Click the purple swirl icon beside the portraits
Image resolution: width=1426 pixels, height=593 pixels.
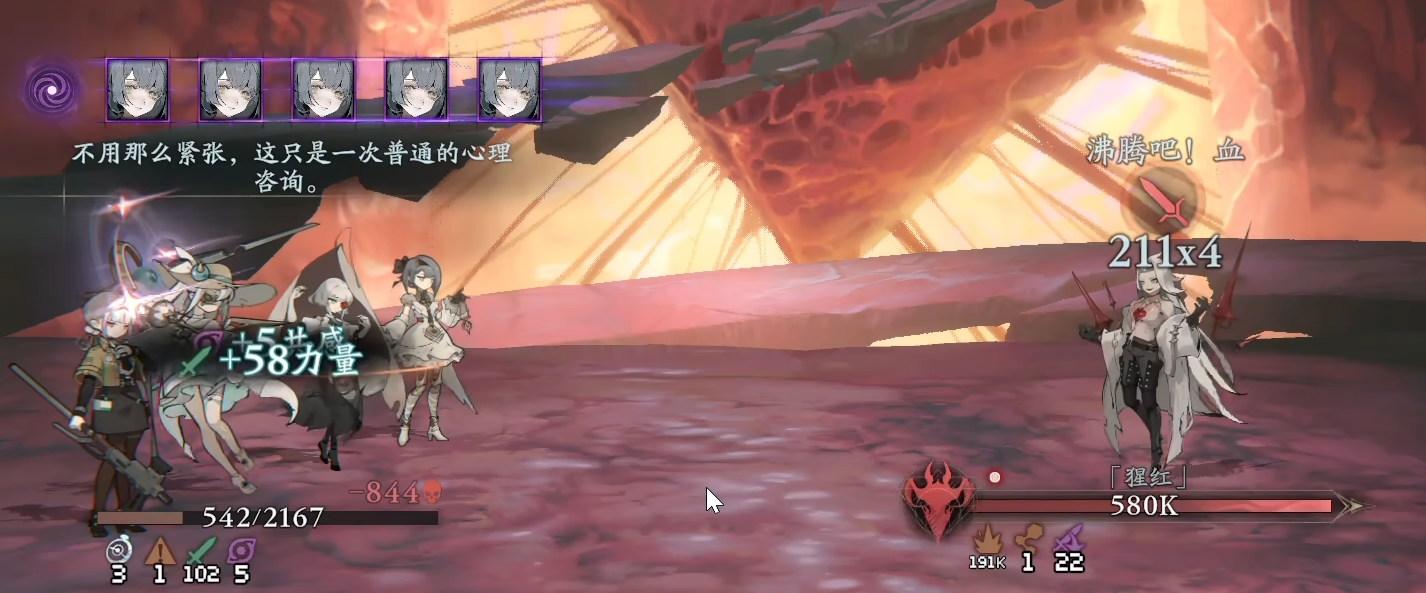51,89
